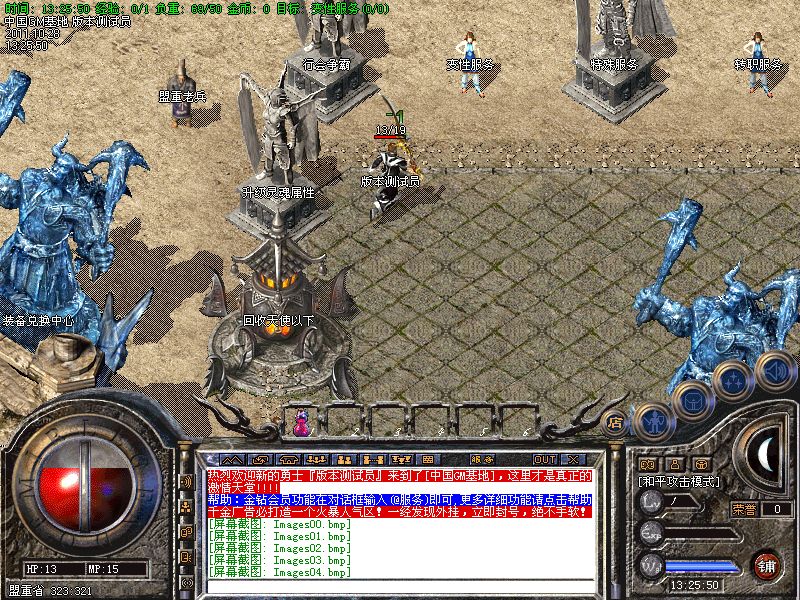Open the 服务 service button
Screen dimensions: 800x600
[481, 460]
